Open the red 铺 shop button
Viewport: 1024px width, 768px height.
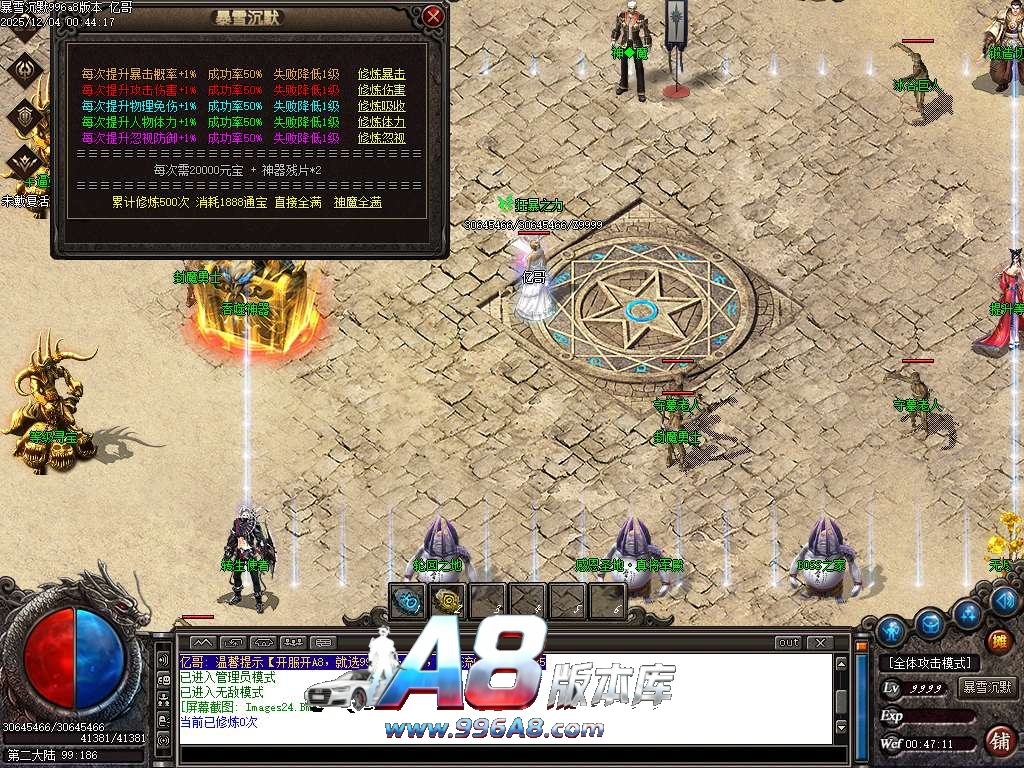point(998,741)
